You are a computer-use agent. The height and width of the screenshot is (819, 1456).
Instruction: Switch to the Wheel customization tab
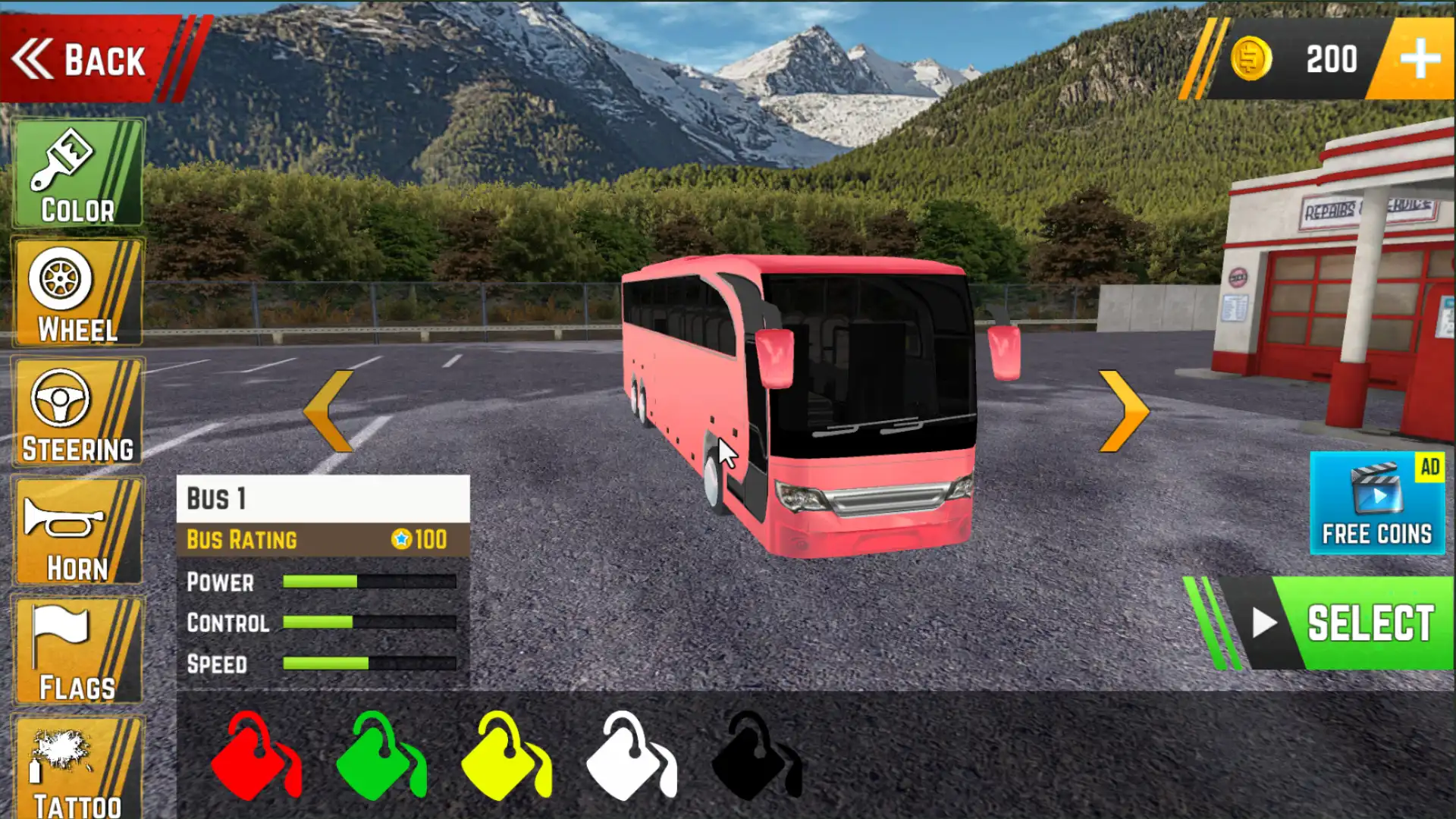click(77, 293)
